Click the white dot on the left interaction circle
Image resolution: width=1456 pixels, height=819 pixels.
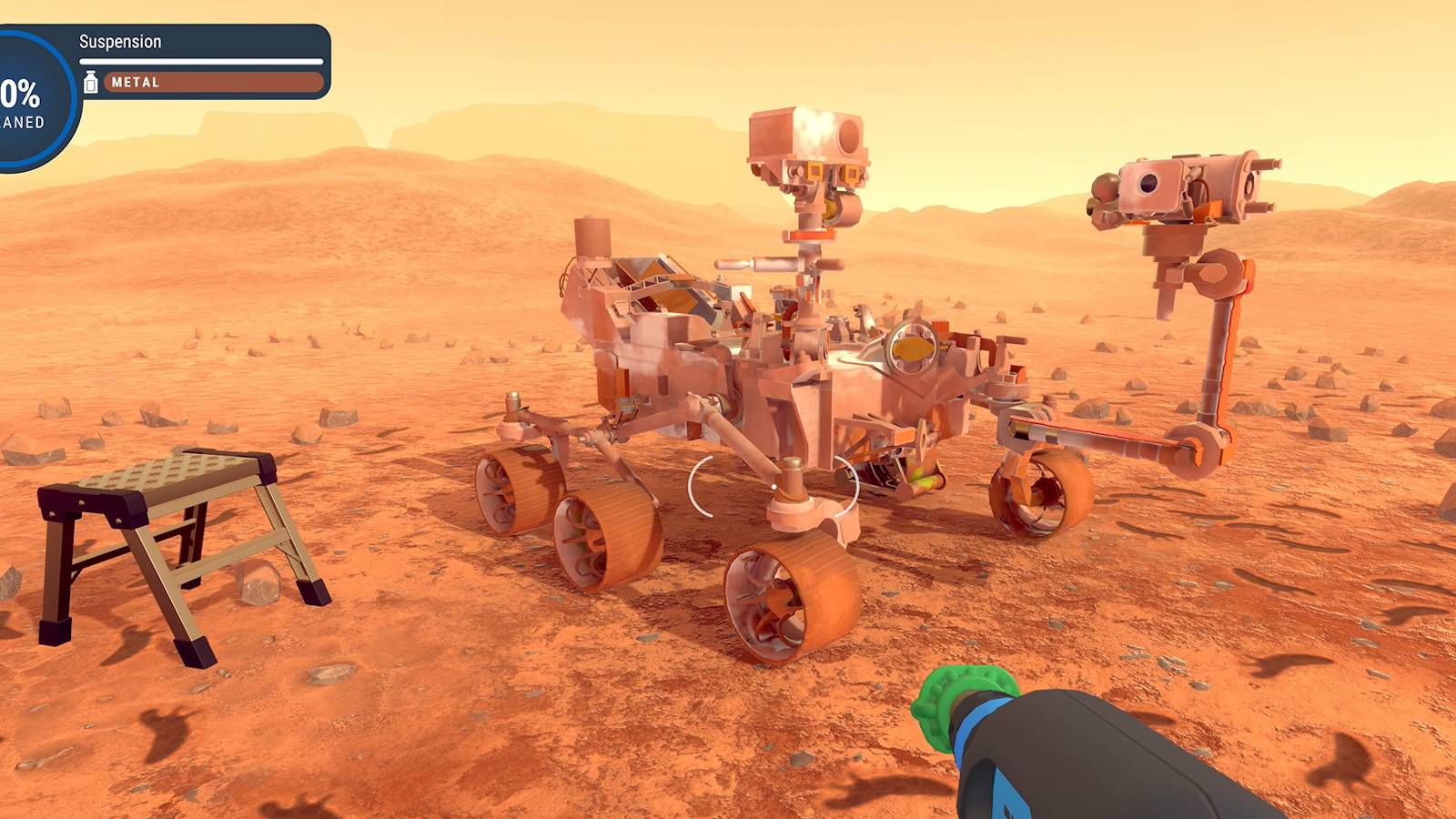tap(774, 486)
